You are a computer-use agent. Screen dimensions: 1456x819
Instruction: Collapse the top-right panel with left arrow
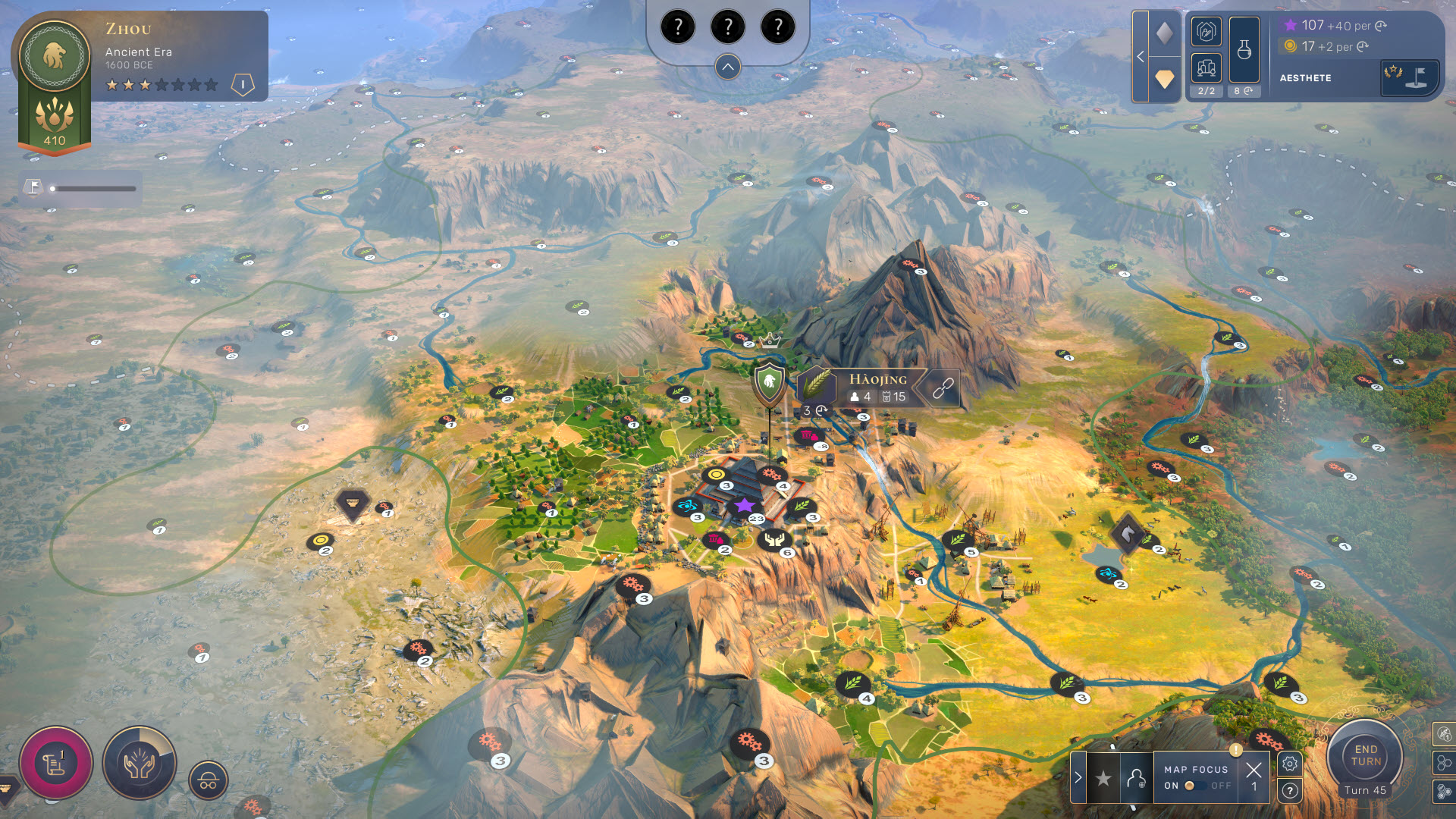click(x=1140, y=57)
